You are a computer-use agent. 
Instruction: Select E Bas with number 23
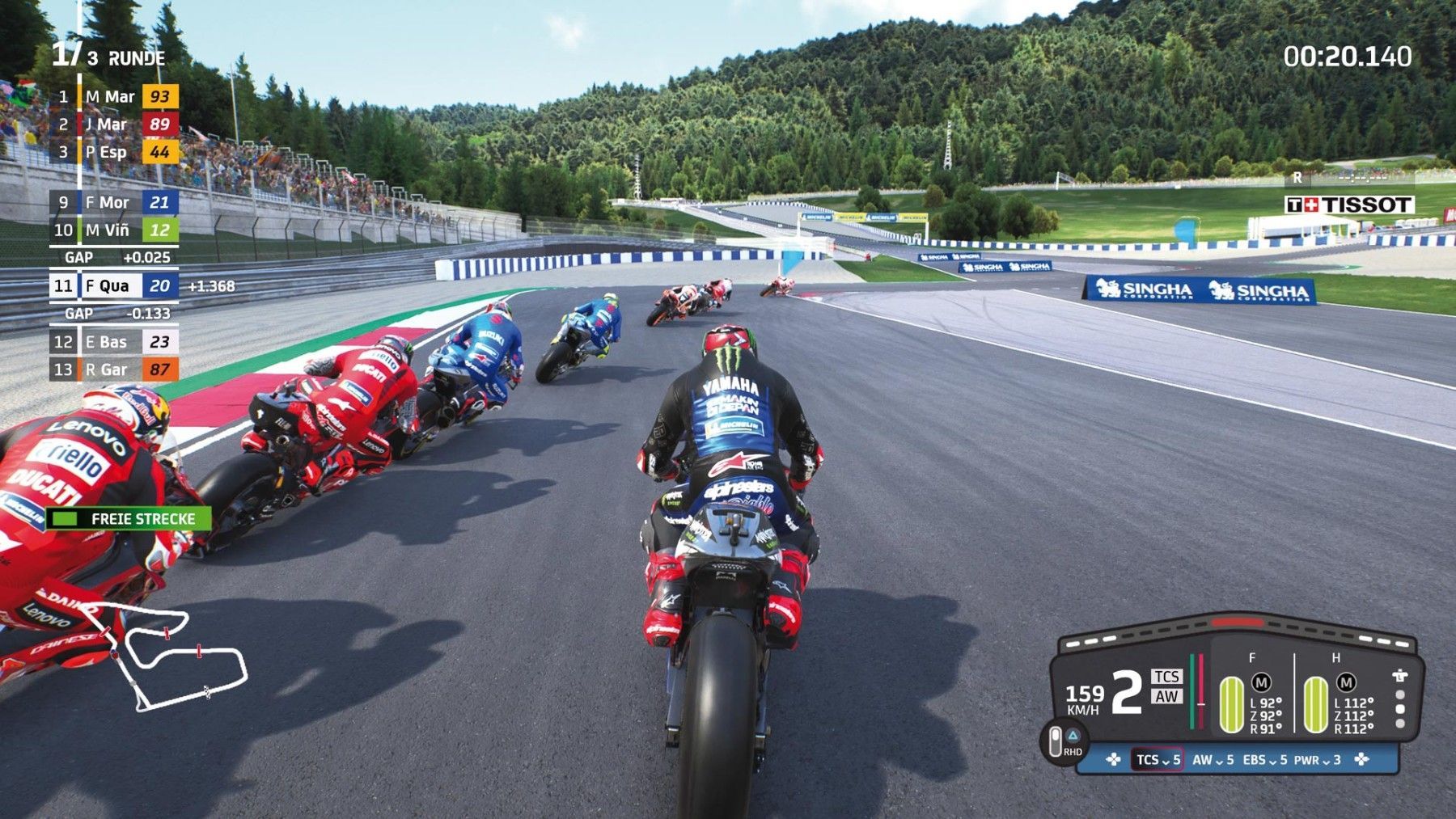115,342
